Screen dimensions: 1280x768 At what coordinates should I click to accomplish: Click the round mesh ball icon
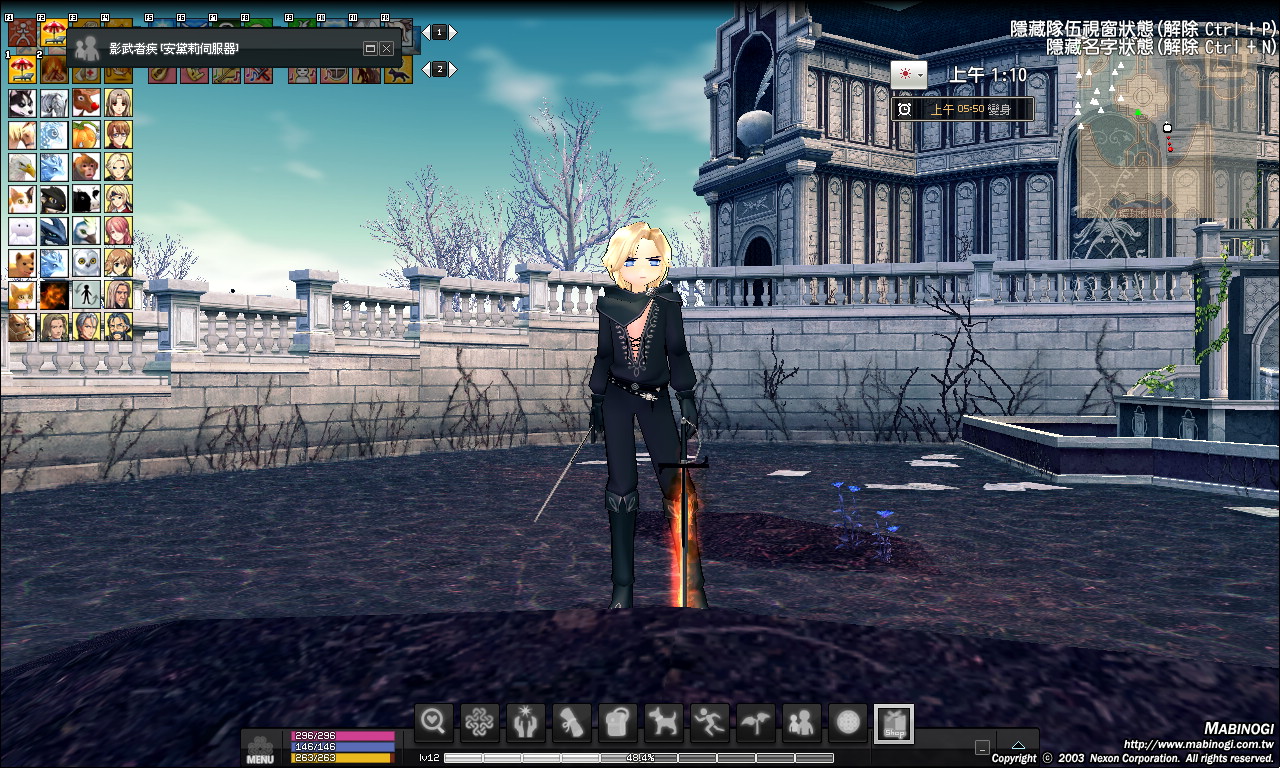[x=848, y=722]
